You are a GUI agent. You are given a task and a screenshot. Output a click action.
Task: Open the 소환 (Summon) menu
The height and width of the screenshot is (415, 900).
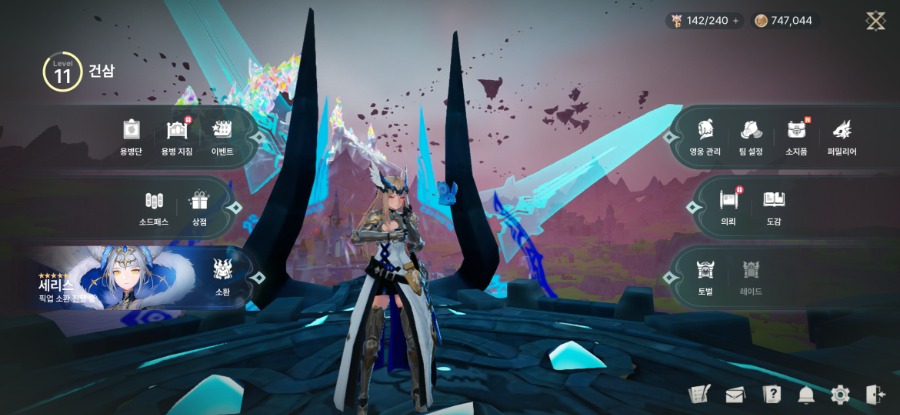click(x=222, y=272)
